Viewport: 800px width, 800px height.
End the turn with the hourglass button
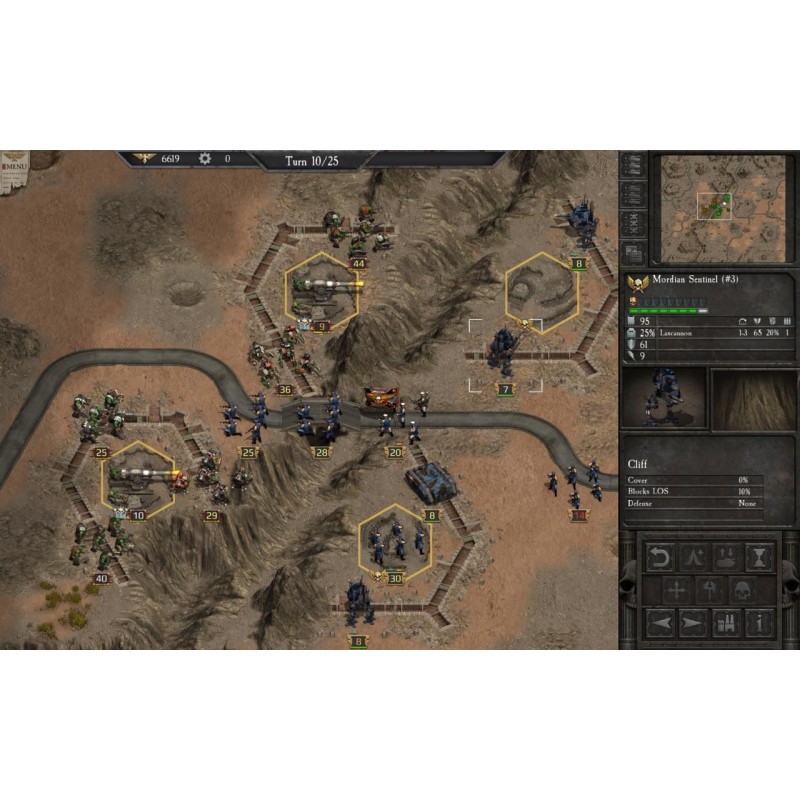[760, 557]
